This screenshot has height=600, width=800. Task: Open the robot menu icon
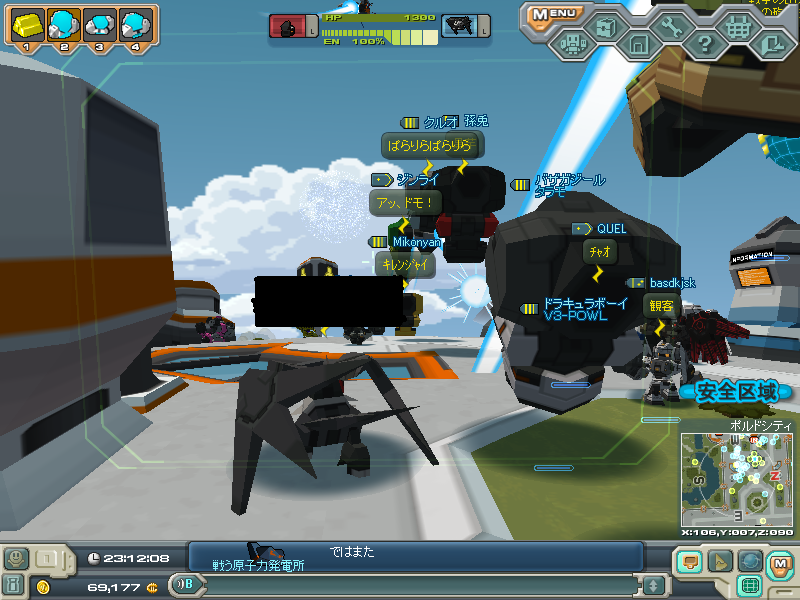click(x=572, y=44)
